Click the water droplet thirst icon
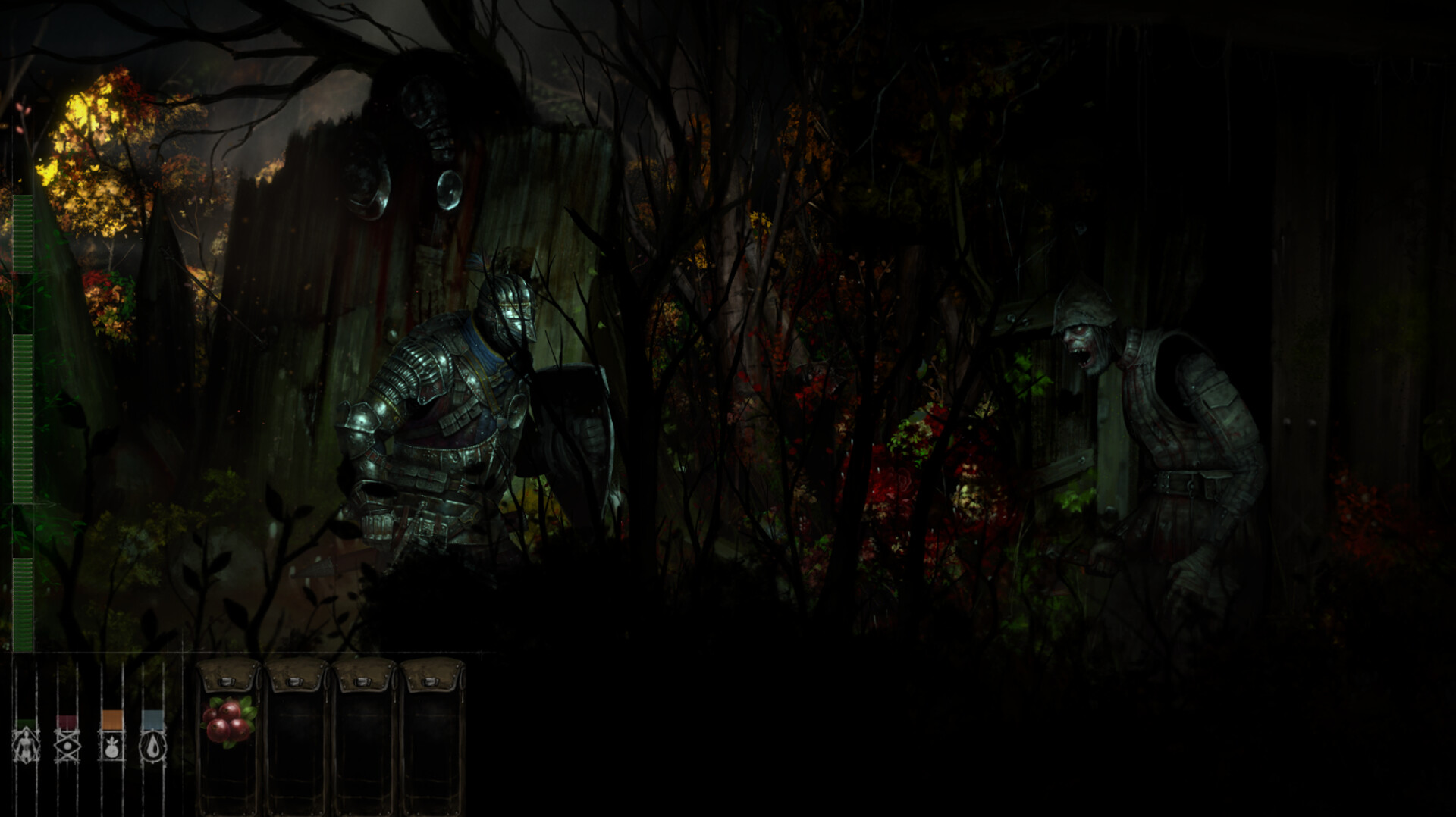1456x817 pixels. (x=153, y=747)
